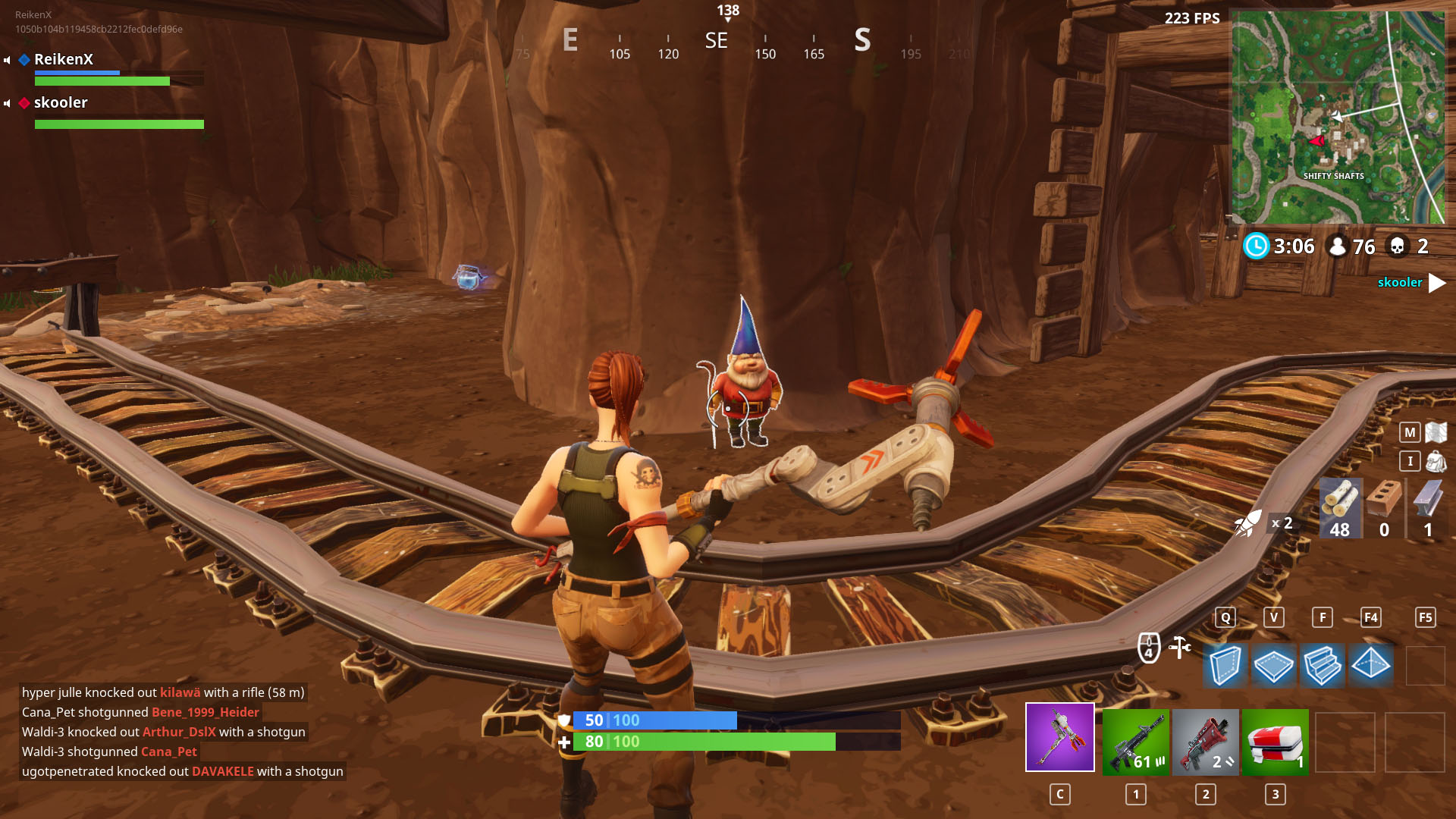Click the Shifty Shafts minimap
Image resolution: width=1456 pixels, height=819 pixels.
coord(1338,117)
